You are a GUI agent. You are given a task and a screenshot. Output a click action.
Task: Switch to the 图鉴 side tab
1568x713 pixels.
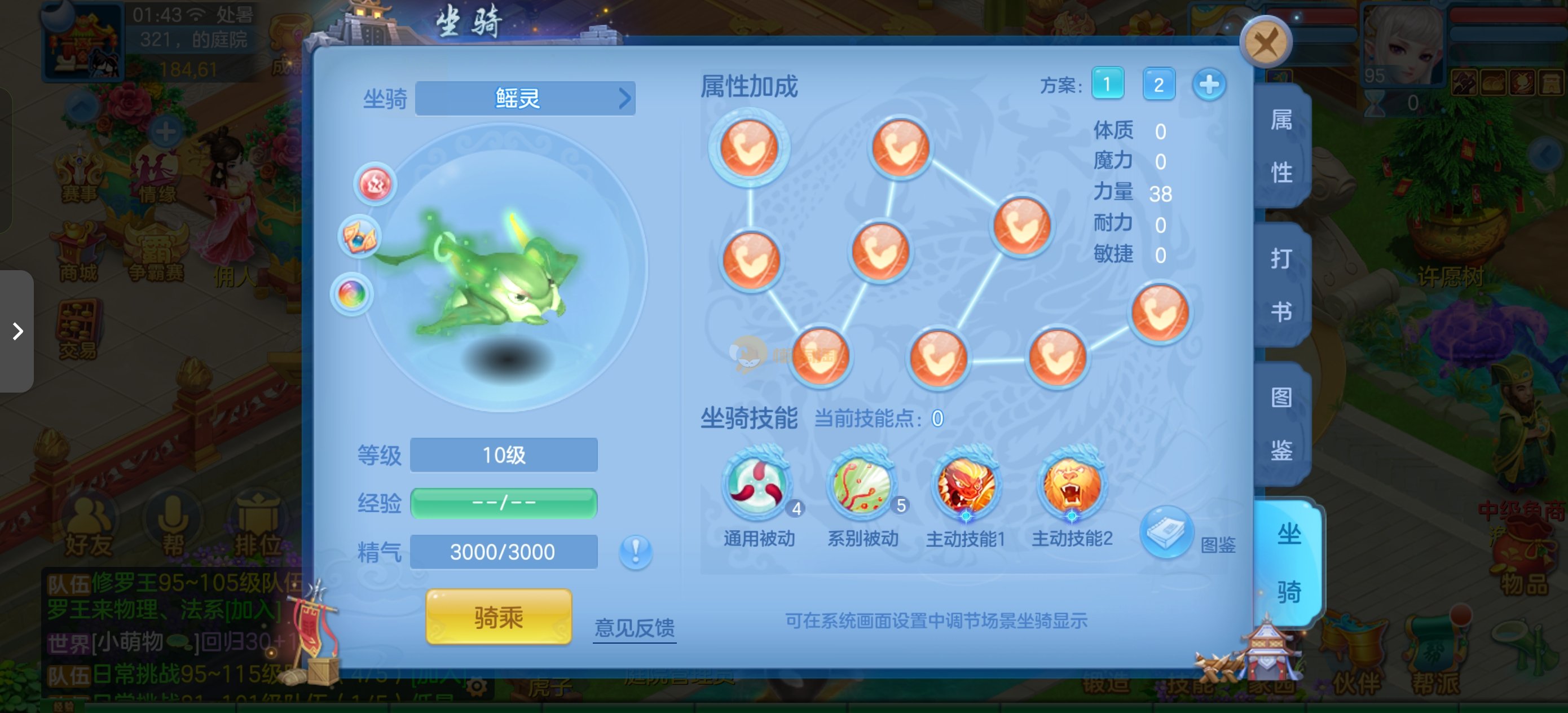1281,424
